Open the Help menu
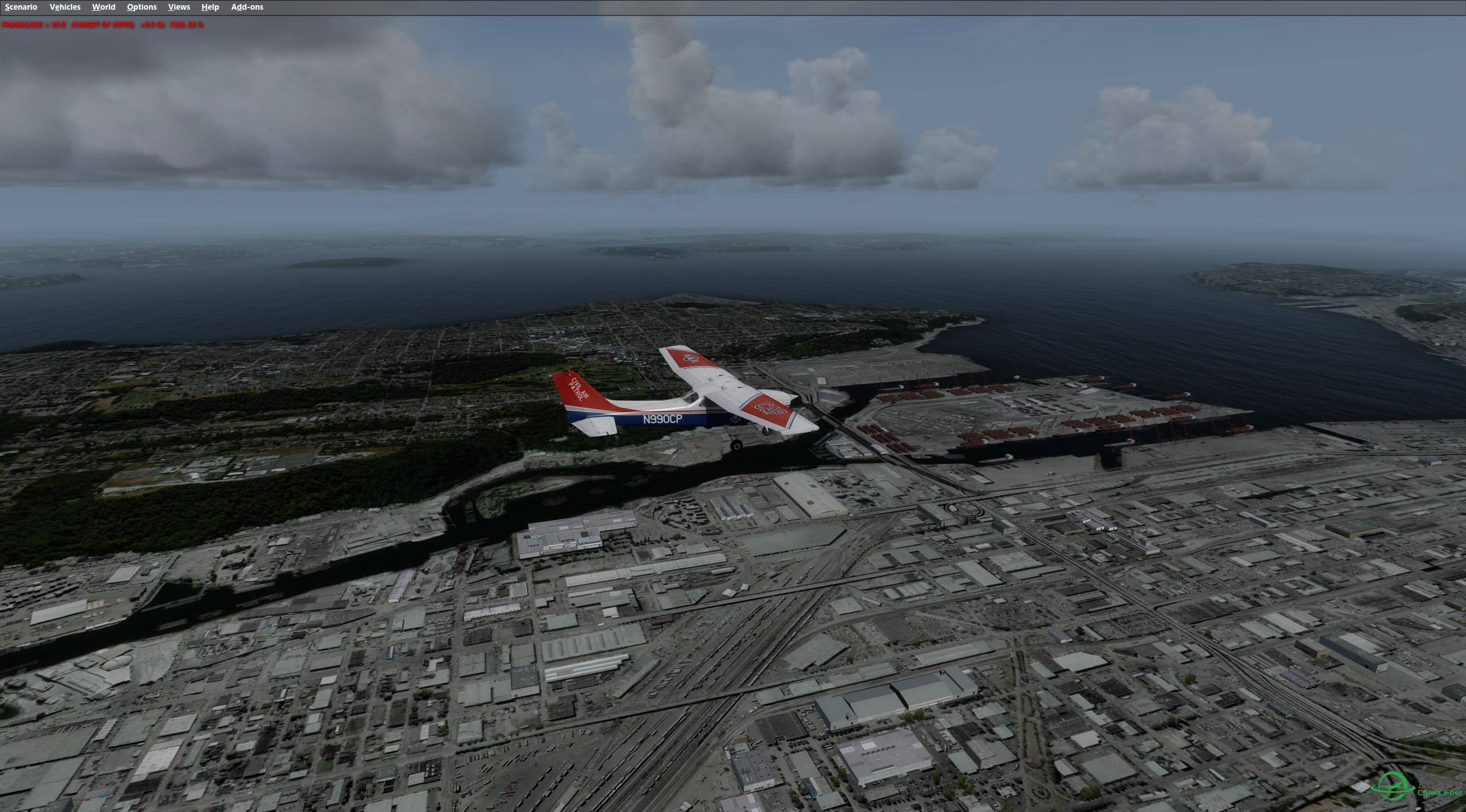The image size is (1466, 812). tap(210, 7)
